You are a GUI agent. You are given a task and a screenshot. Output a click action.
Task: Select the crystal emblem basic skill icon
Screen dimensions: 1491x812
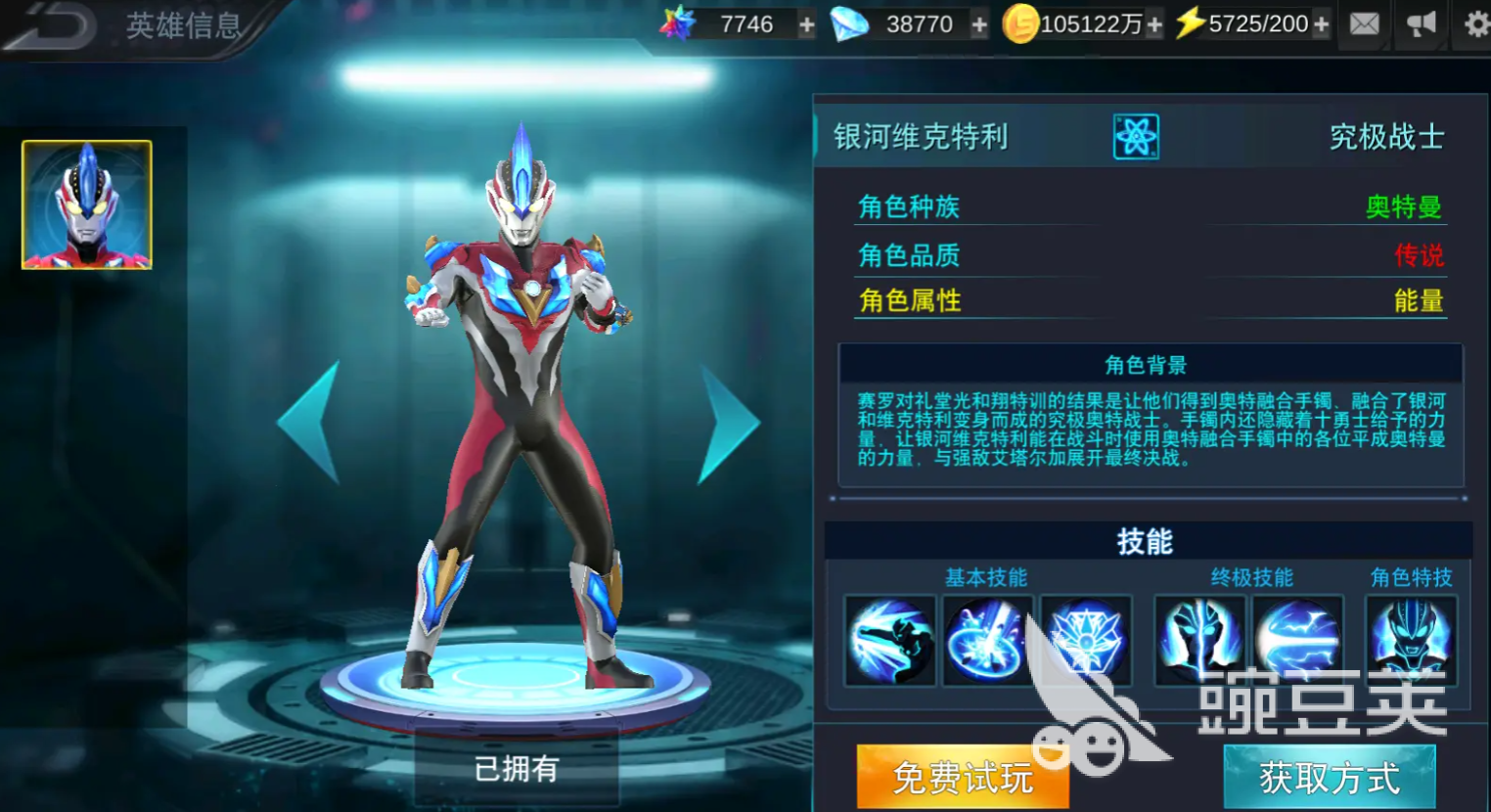coord(1084,642)
